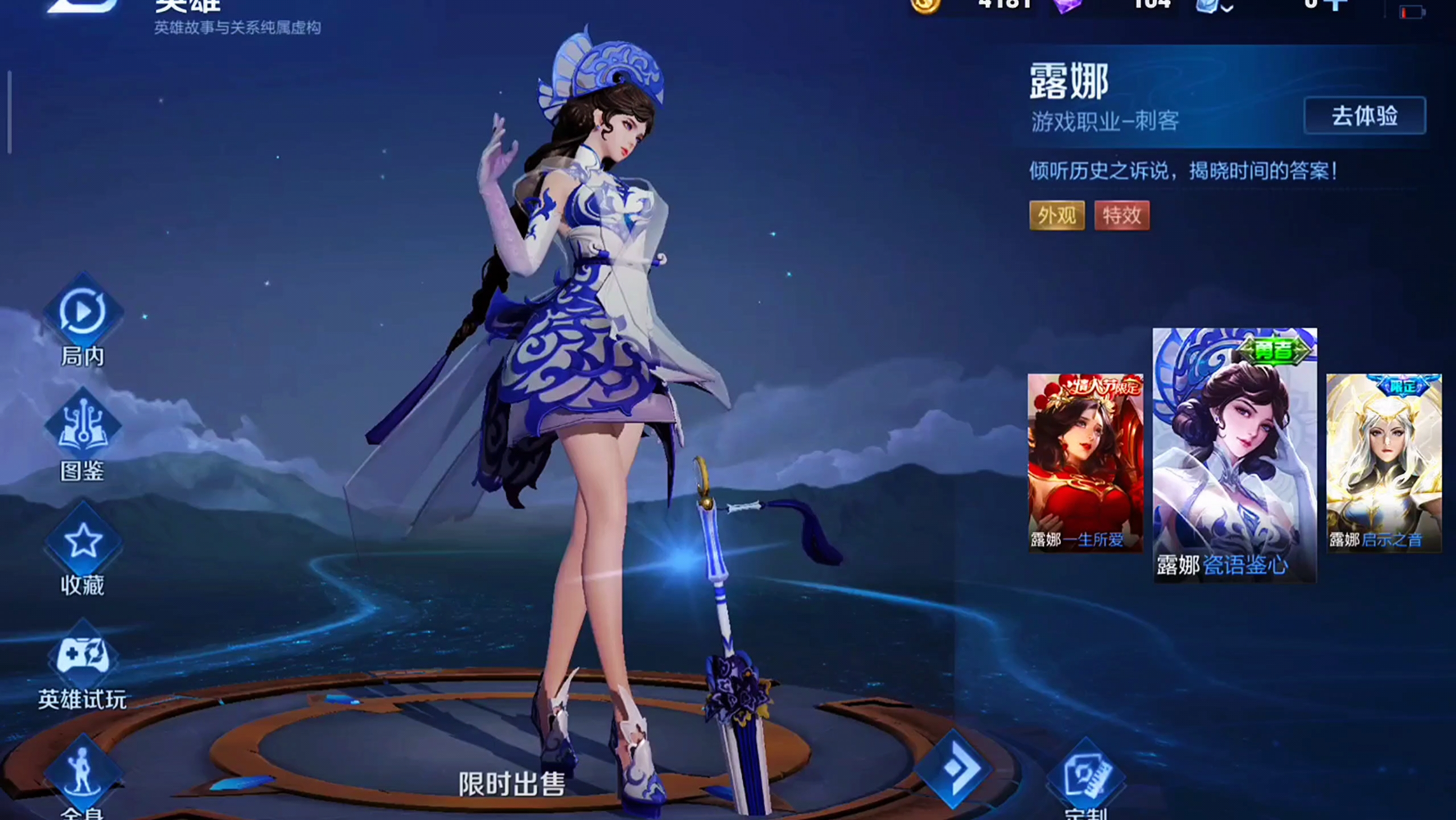The width and height of the screenshot is (1456, 820).
Task: Pick the 露娜 启示之音 skin card
Action: pos(1384,462)
